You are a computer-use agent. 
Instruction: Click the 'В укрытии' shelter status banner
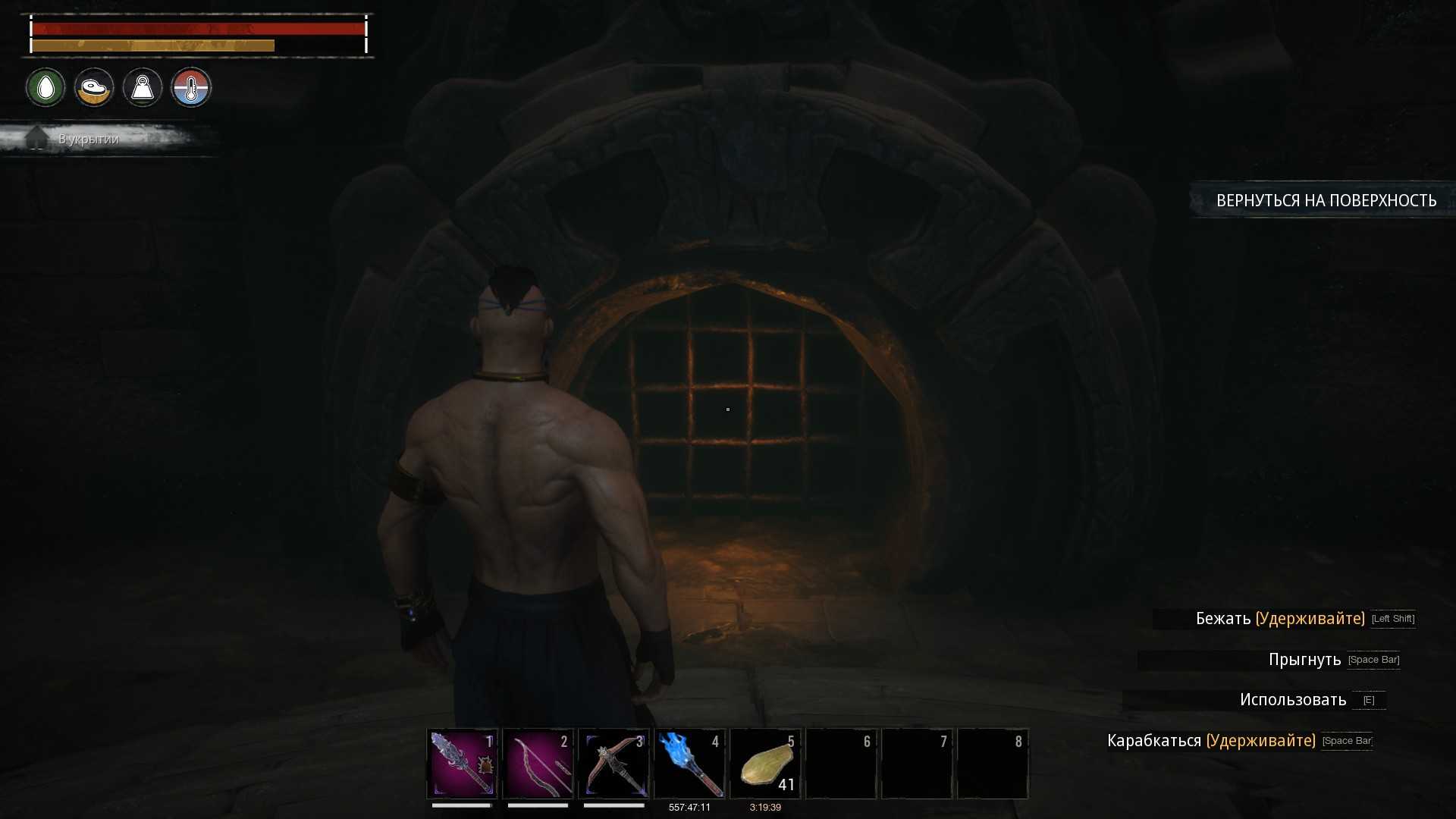point(89,139)
